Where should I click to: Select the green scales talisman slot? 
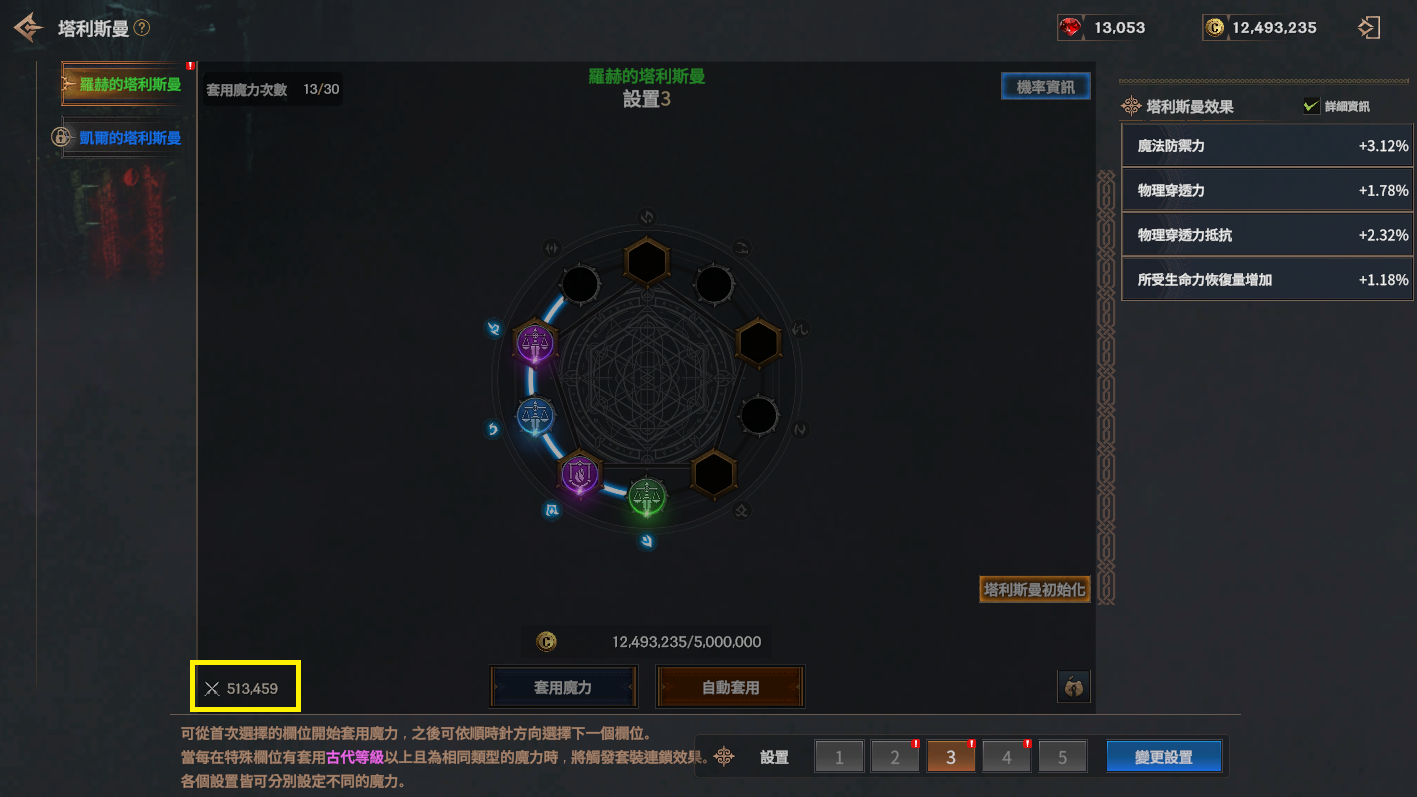click(x=647, y=497)
